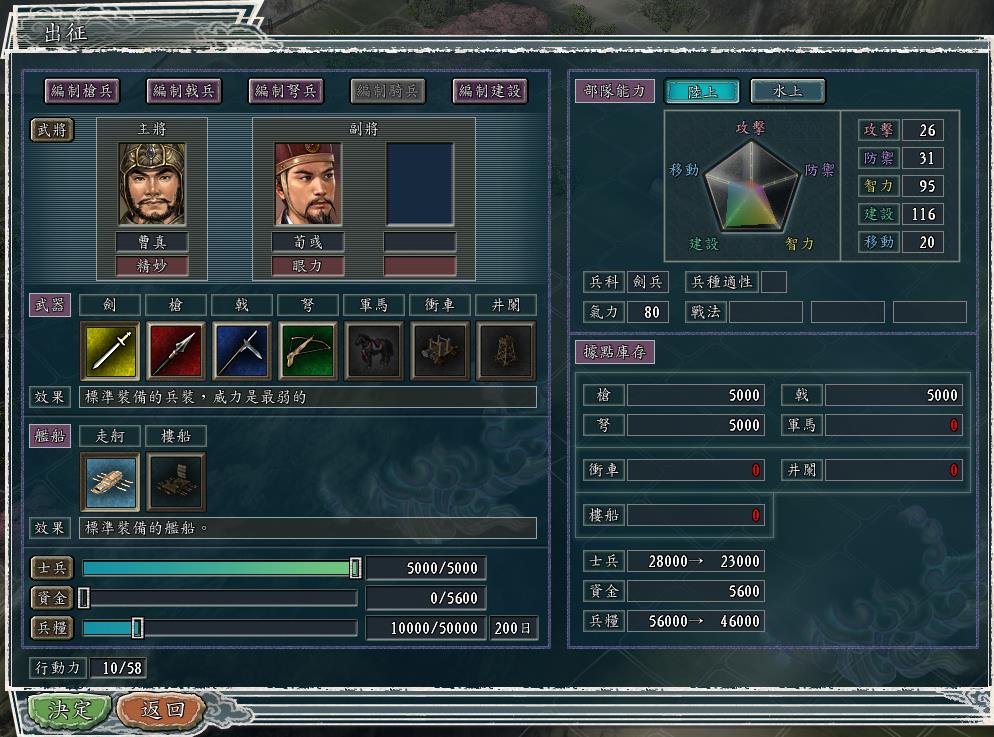The image size is (994, 737).
Task: Click the 武將 officer button
Action: 52,130
